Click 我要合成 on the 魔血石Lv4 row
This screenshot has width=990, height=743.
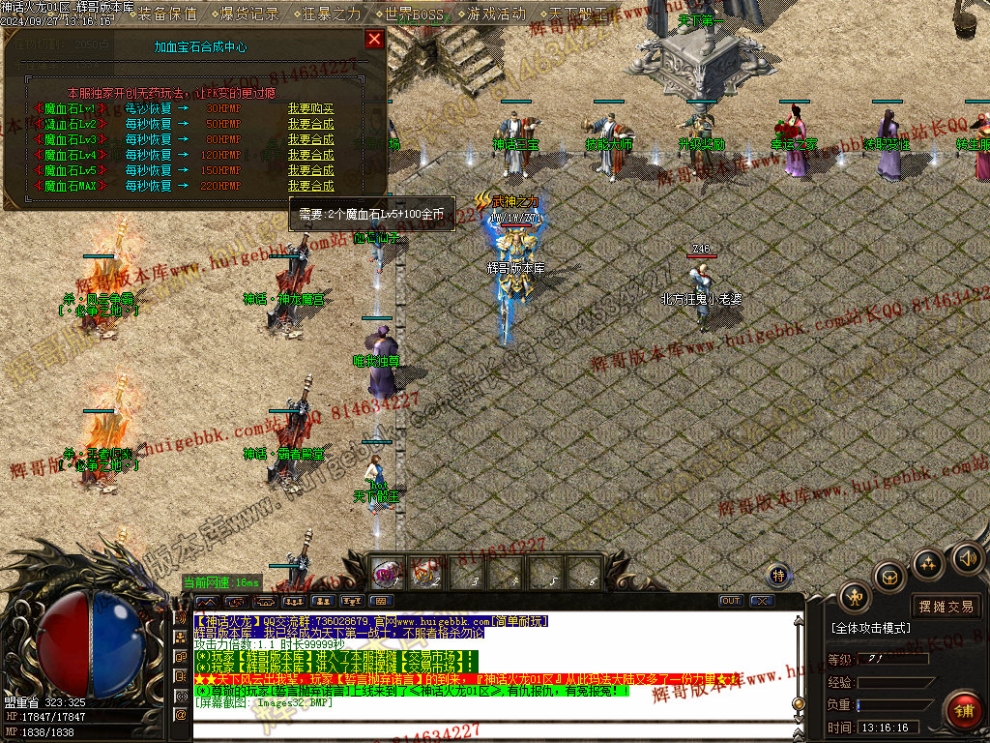click(x=311, y=155)
